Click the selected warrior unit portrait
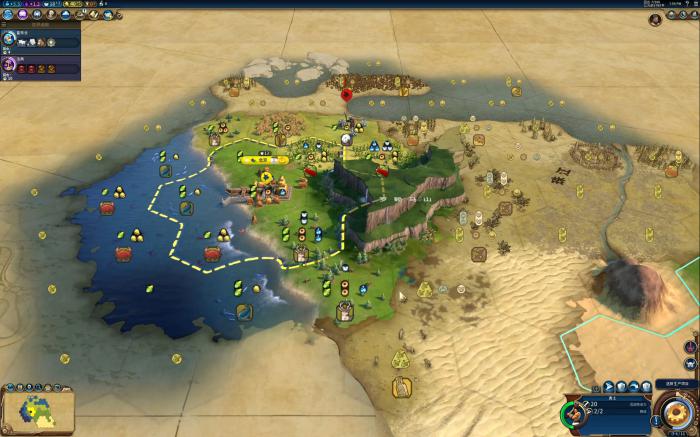700x437 pixels. pyautogui.click(x=574, y=413)
